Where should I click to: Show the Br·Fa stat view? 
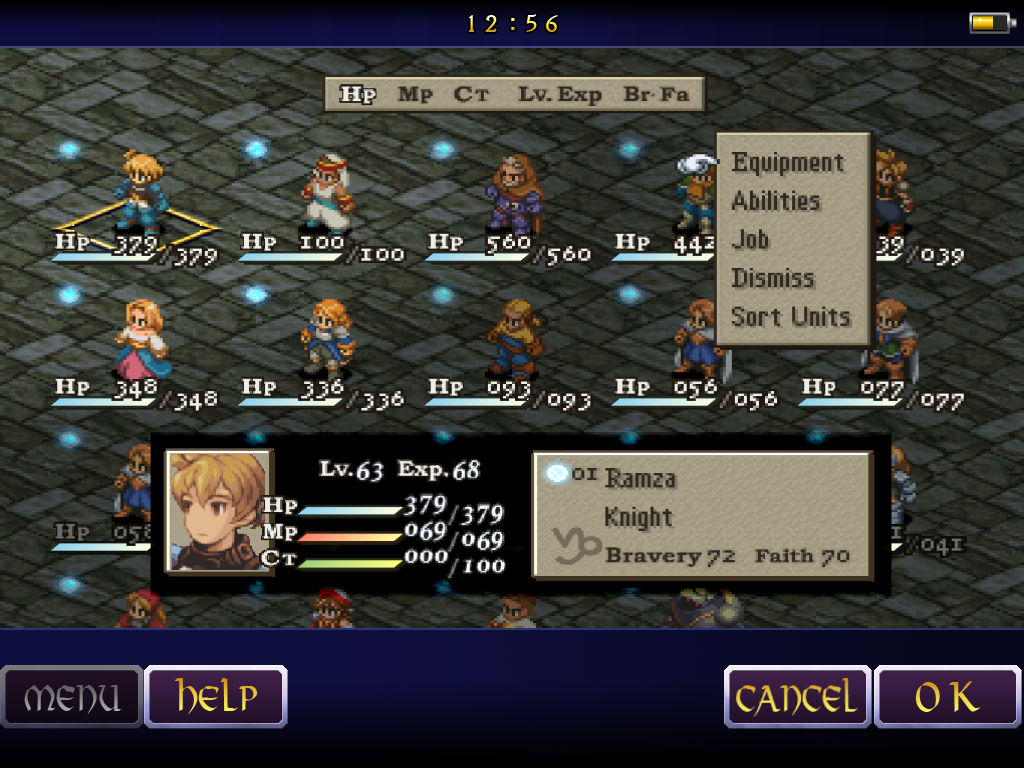[656, 95]
